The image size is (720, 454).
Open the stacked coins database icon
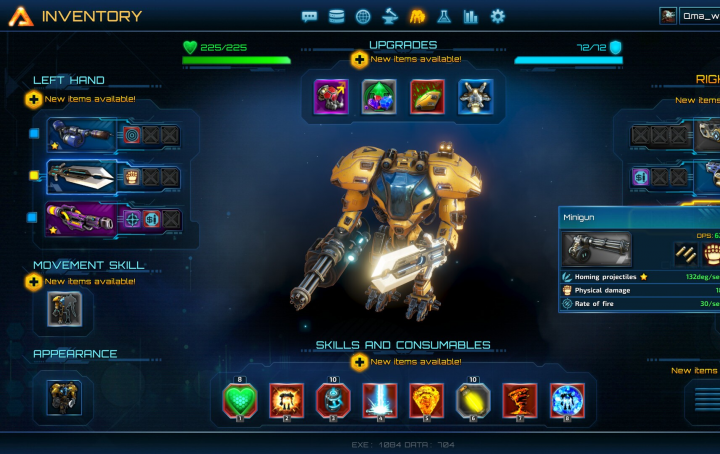tap(336, 16)
